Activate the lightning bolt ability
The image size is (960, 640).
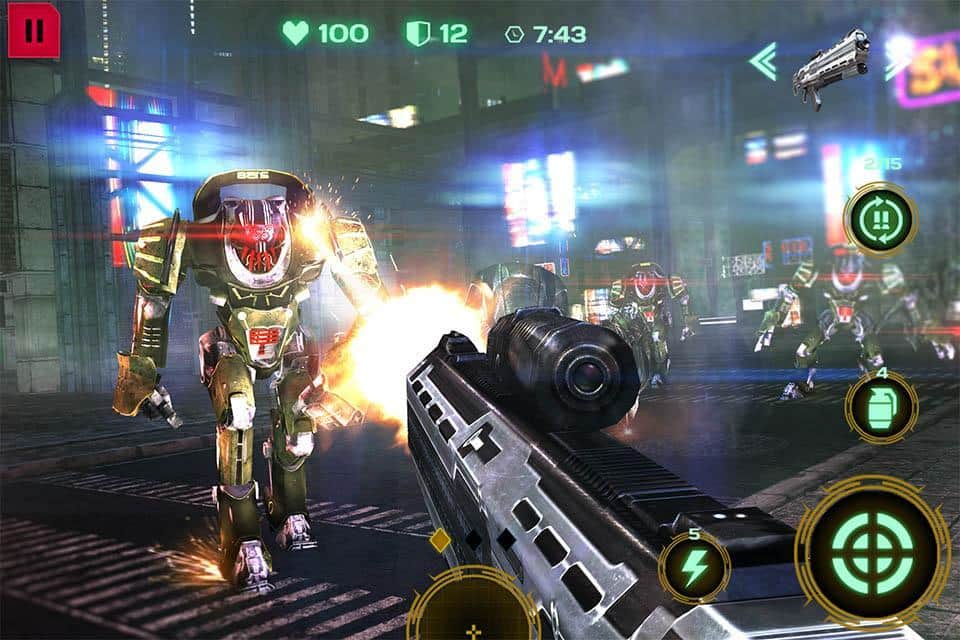[695, 568]
